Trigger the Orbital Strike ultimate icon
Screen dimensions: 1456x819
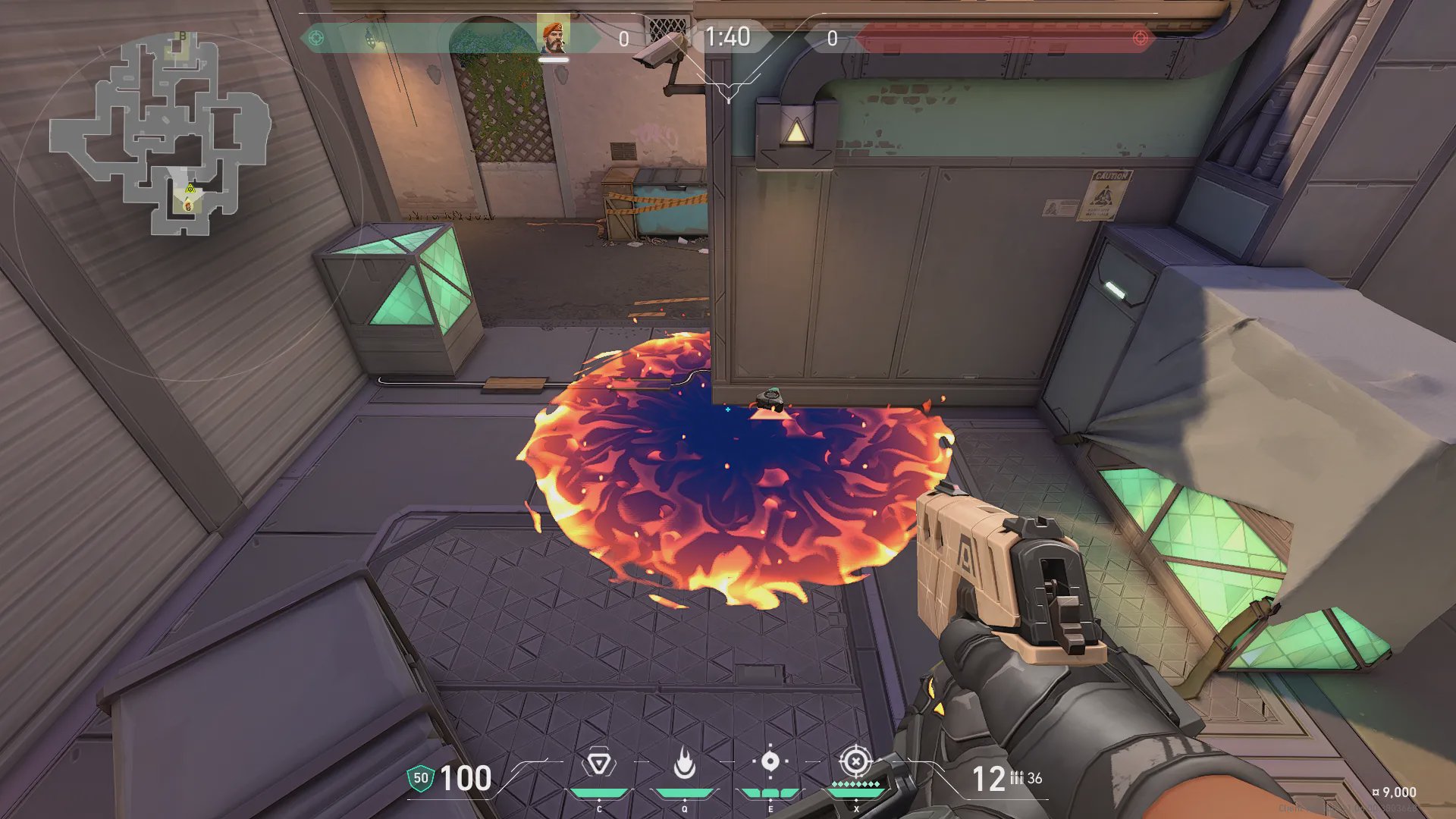point(855,761)
